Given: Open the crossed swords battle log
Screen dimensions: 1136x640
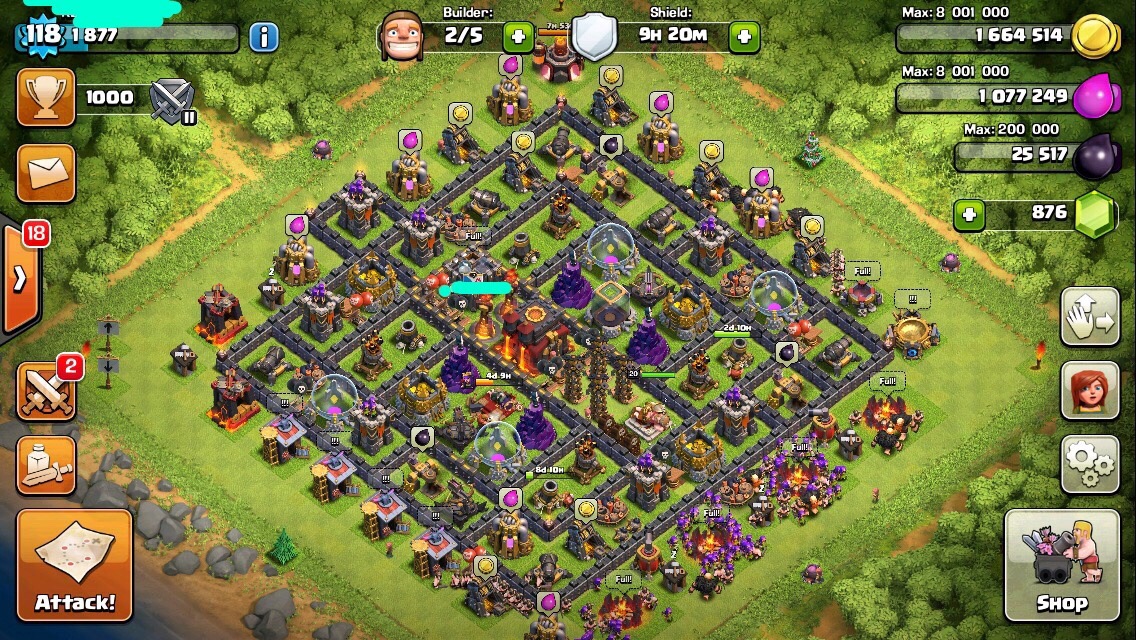Looking at the screenshot, I should 45,390.
